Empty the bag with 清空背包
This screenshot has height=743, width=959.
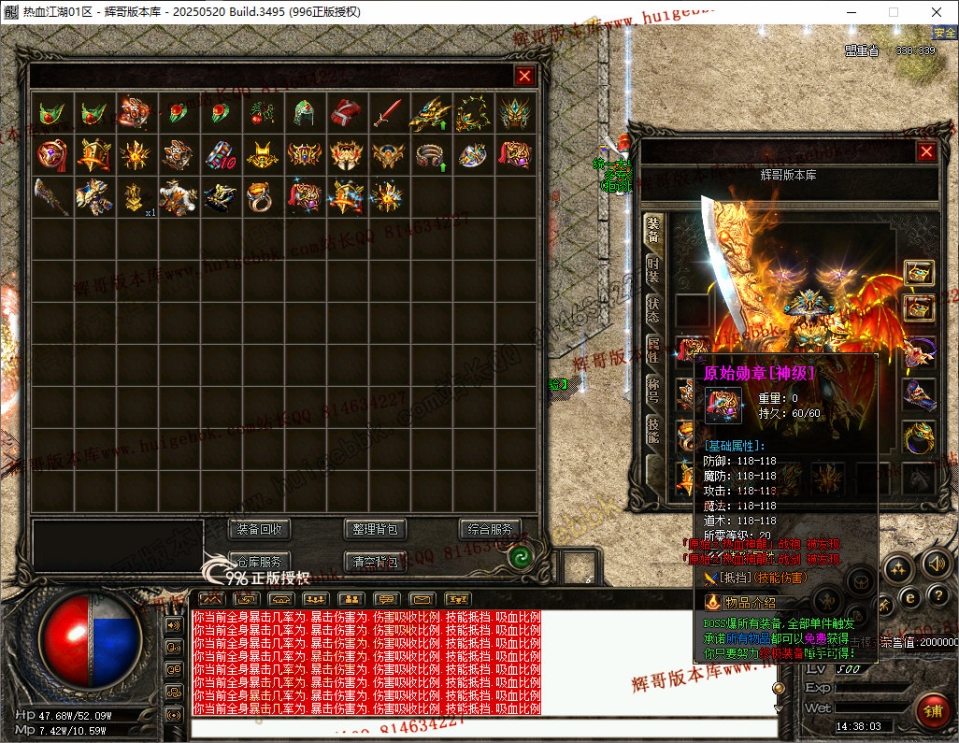[x=375, y=561]
